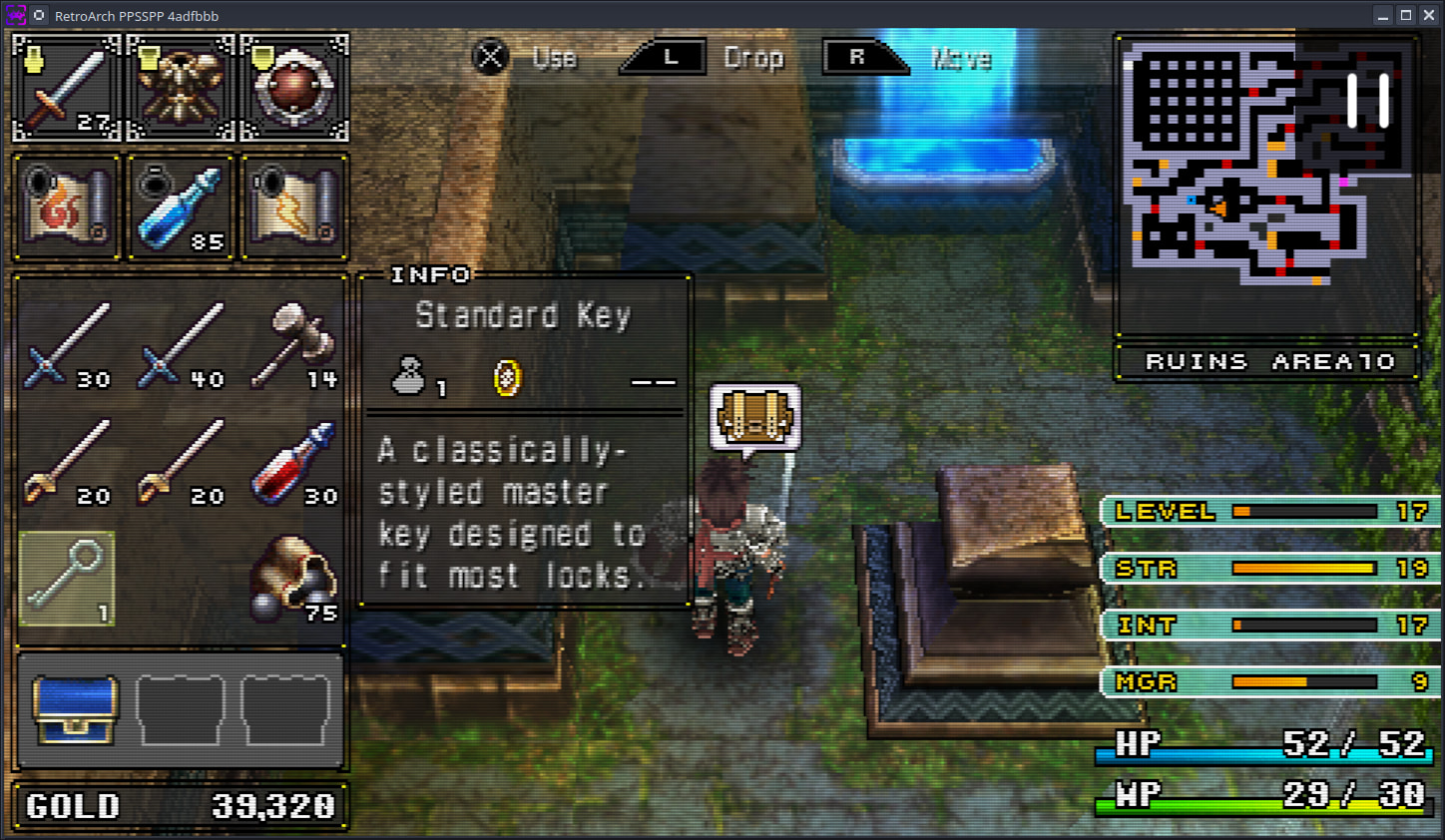This screenshot has width=1445, height=840.
Task: Choose the lightning scroll quick slot
Action: pos(294,208)
